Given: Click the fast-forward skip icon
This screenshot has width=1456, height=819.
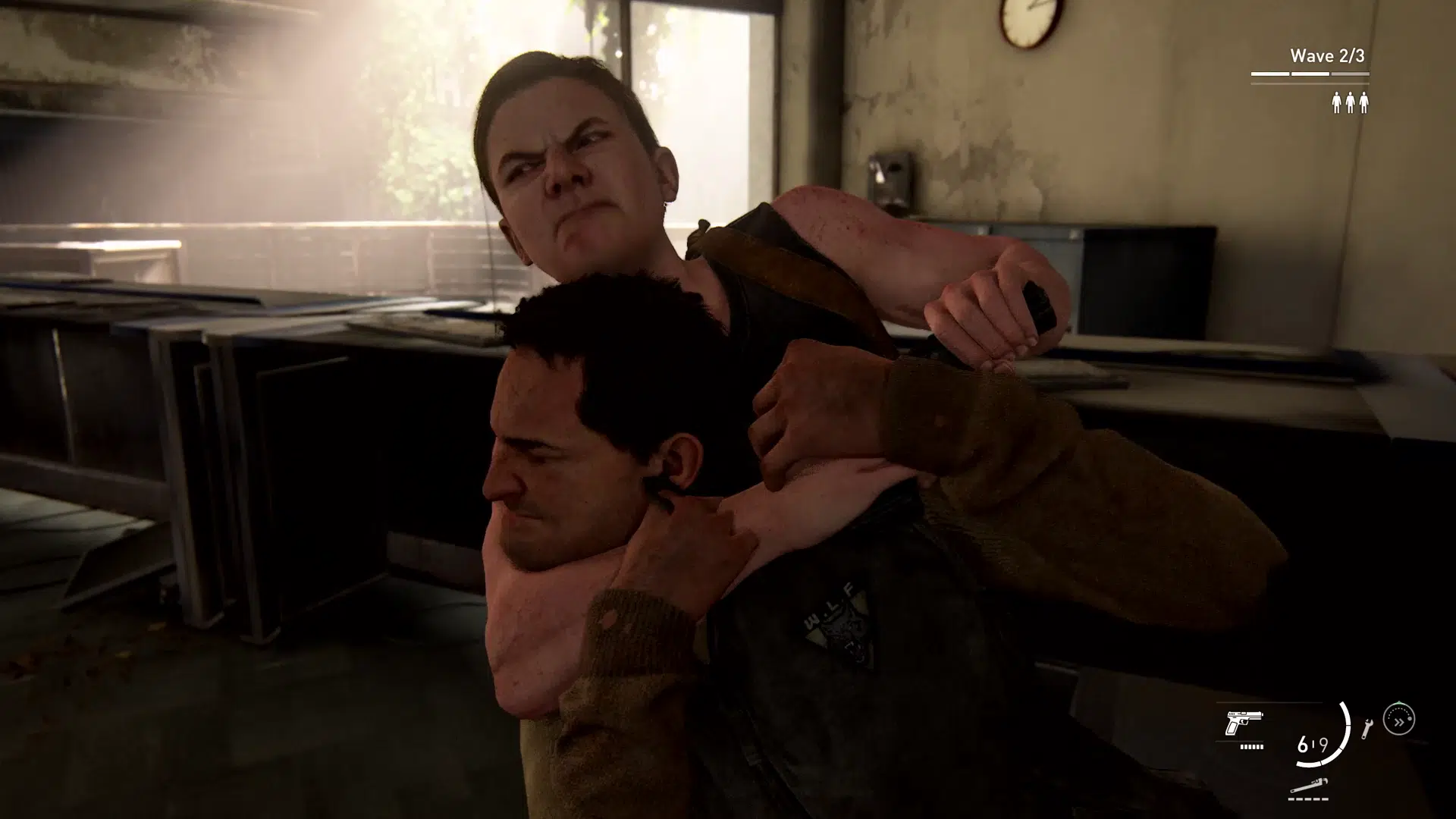Looking at the screenshot, I should pyautogui.click(x=1398, y=720).
